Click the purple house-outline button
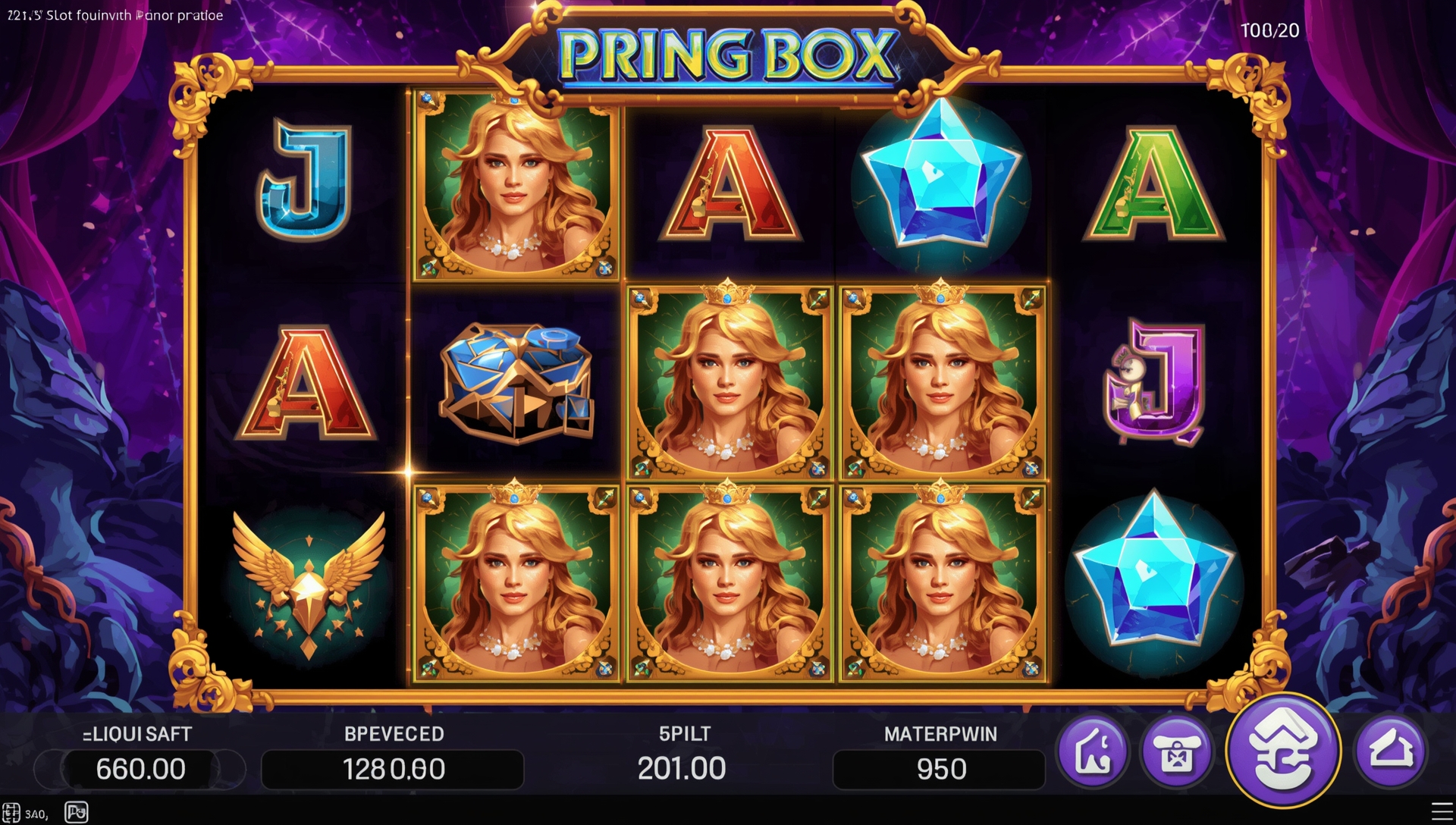 coord(1391,751)
